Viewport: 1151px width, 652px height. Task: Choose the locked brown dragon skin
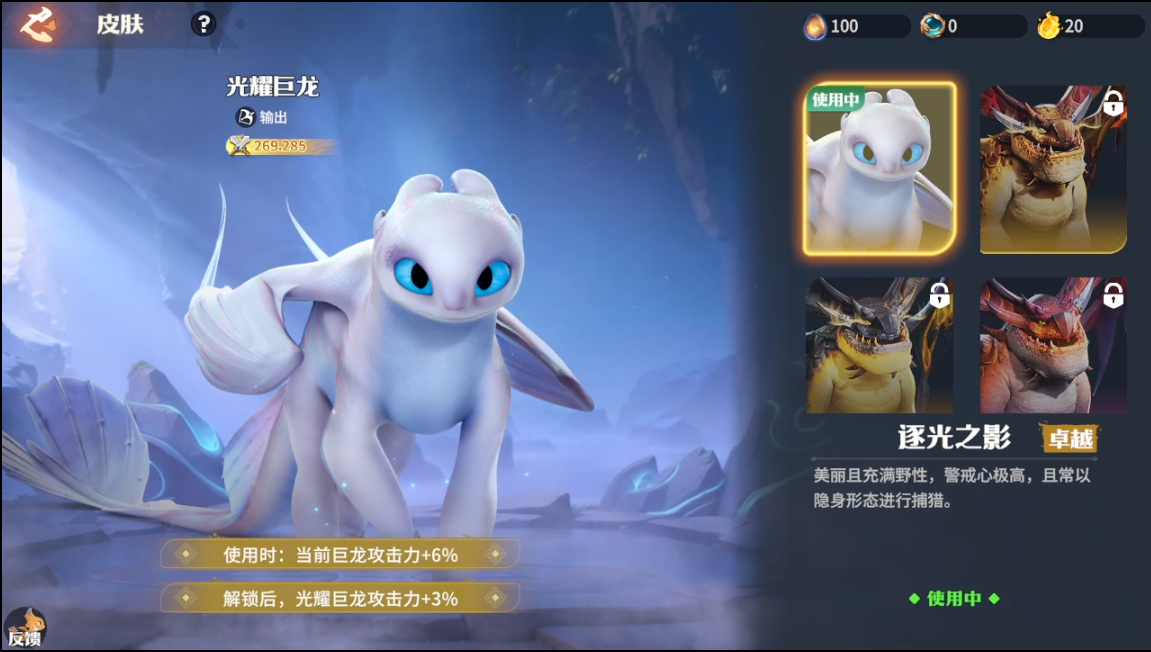click(1053, 168)
